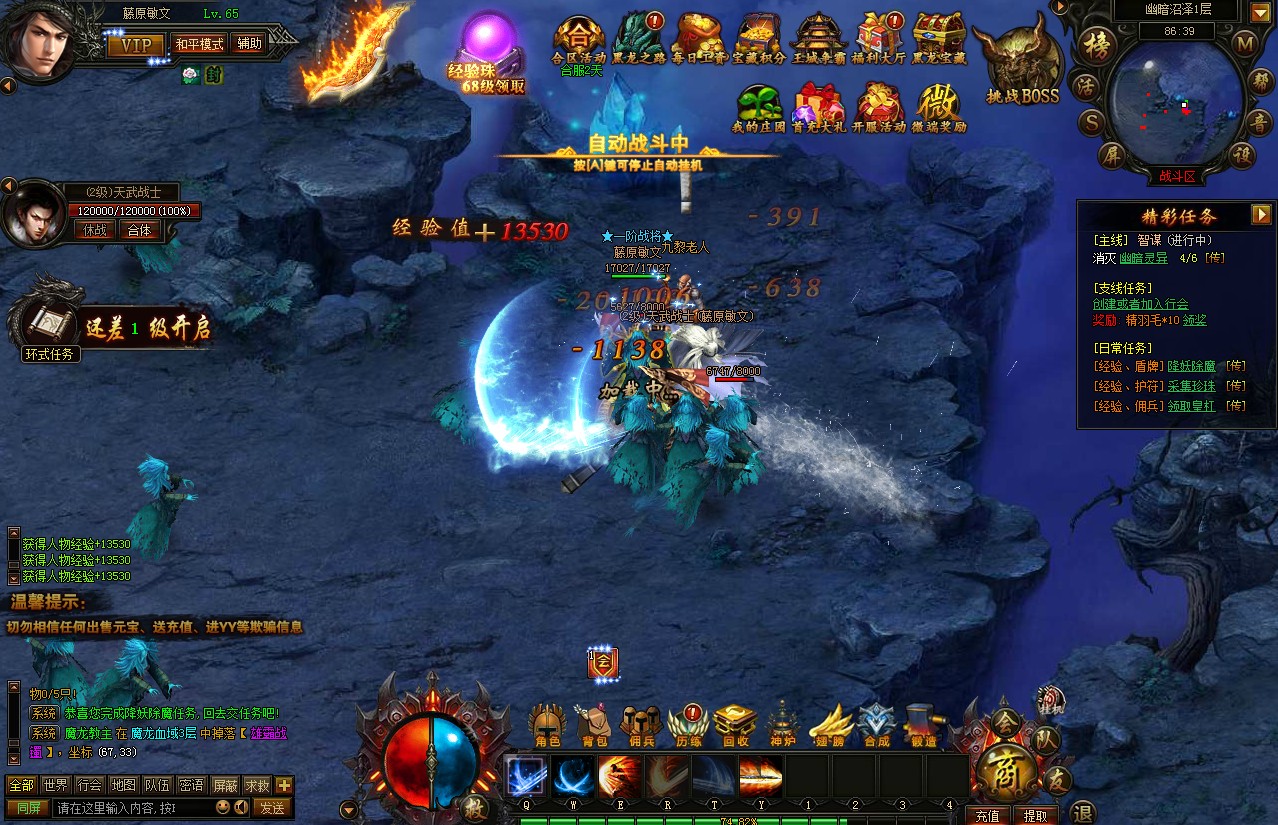The width and height of the screenshot is (1278, 825).
Task: Send the chat message with 发送
Action: click(x=272, y=807)
